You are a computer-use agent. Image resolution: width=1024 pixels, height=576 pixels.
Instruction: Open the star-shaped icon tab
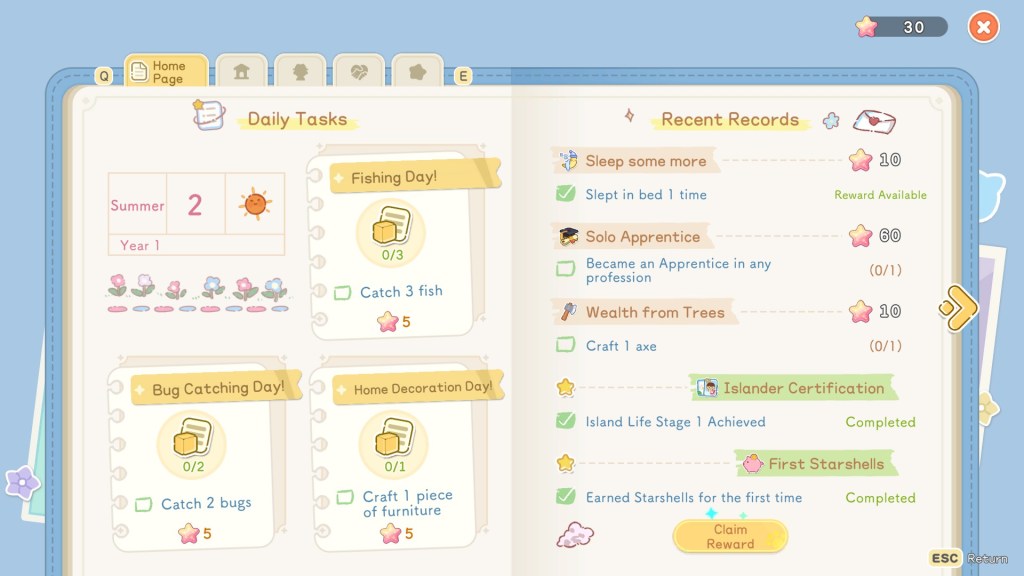[417, 72]
